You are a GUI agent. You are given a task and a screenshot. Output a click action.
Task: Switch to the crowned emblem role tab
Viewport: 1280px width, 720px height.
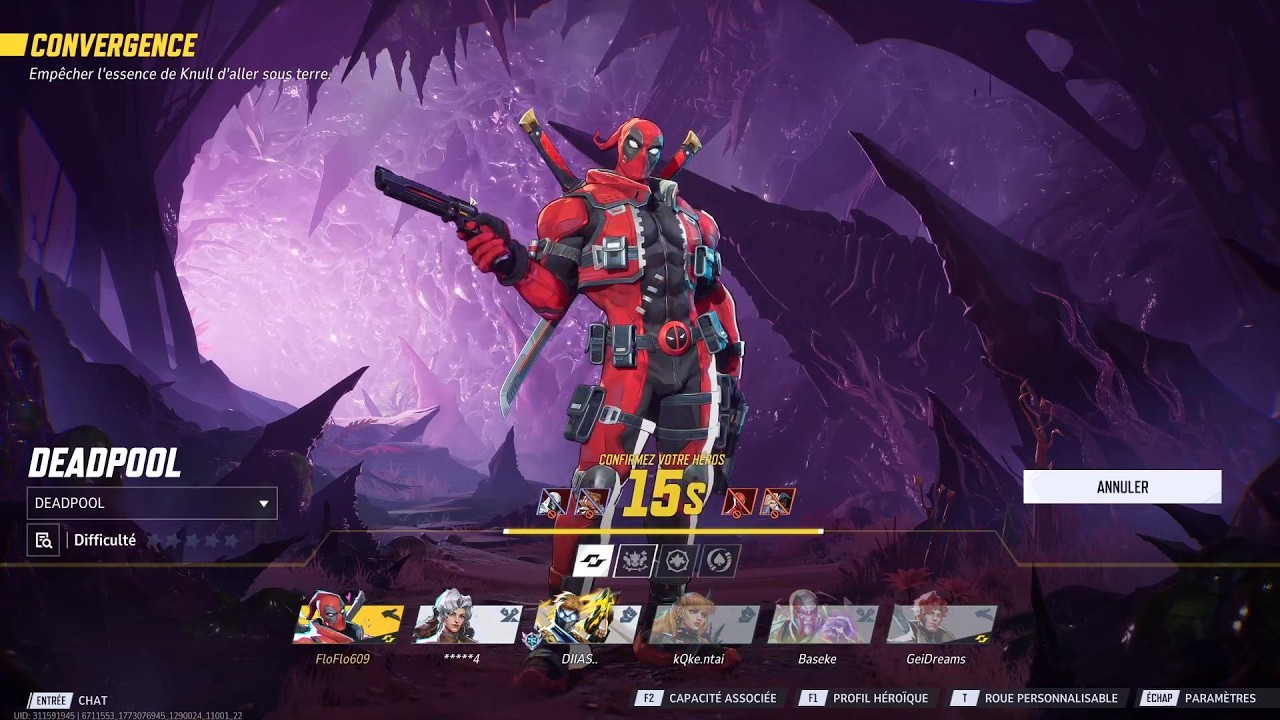click(635, 561)
